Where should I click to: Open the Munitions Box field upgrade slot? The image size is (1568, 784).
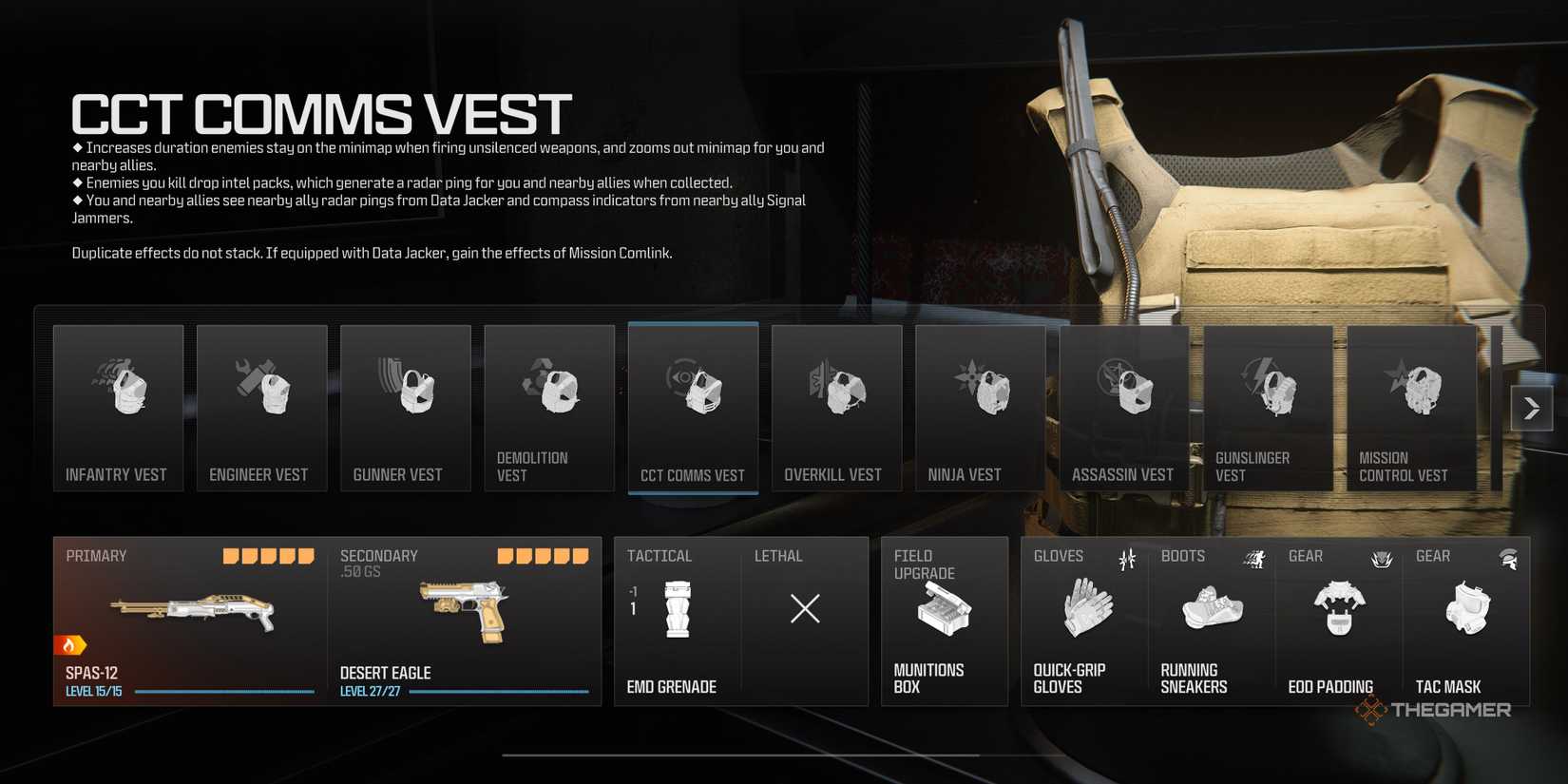tap(944, 618)
